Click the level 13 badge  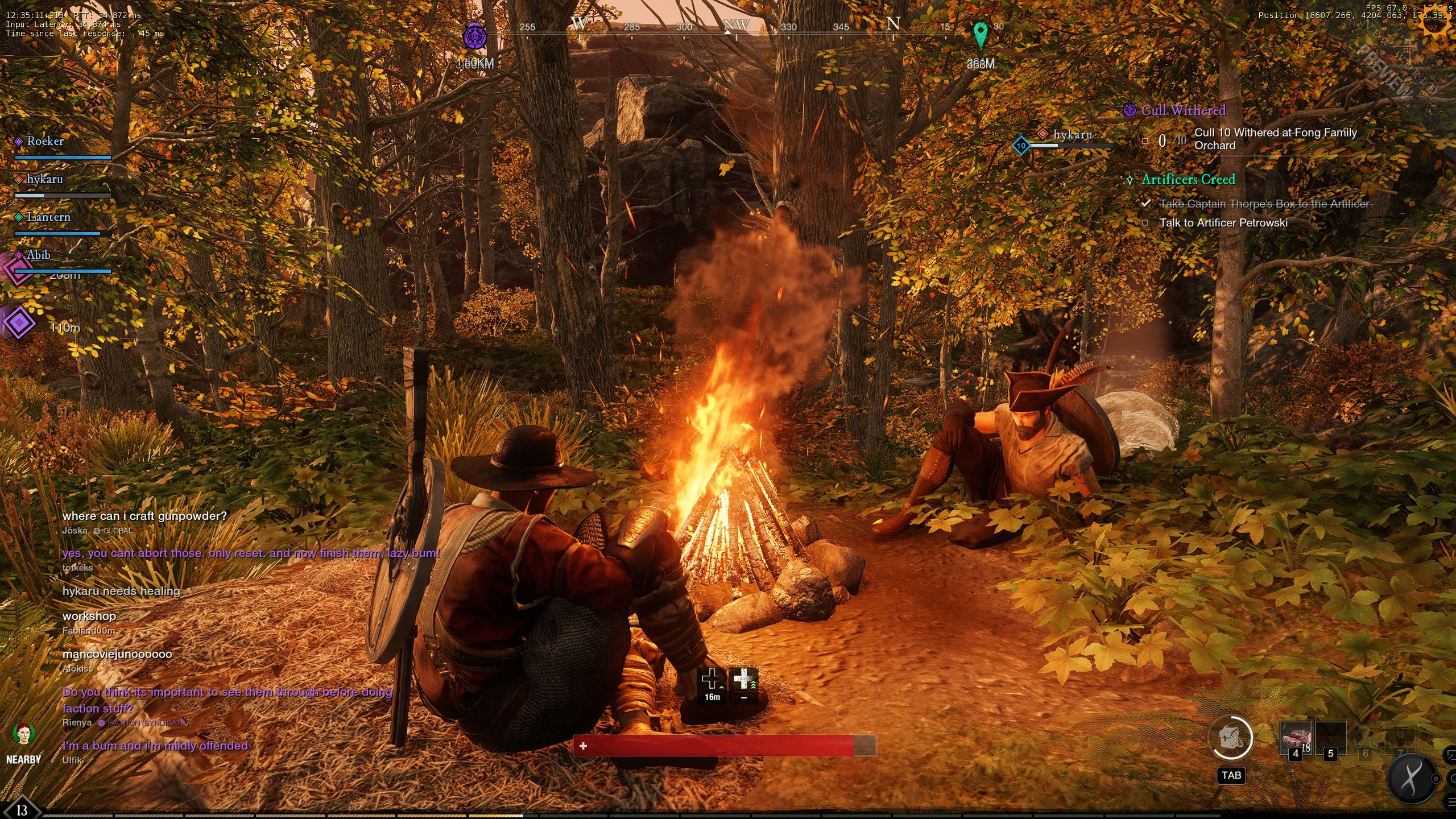22,809
